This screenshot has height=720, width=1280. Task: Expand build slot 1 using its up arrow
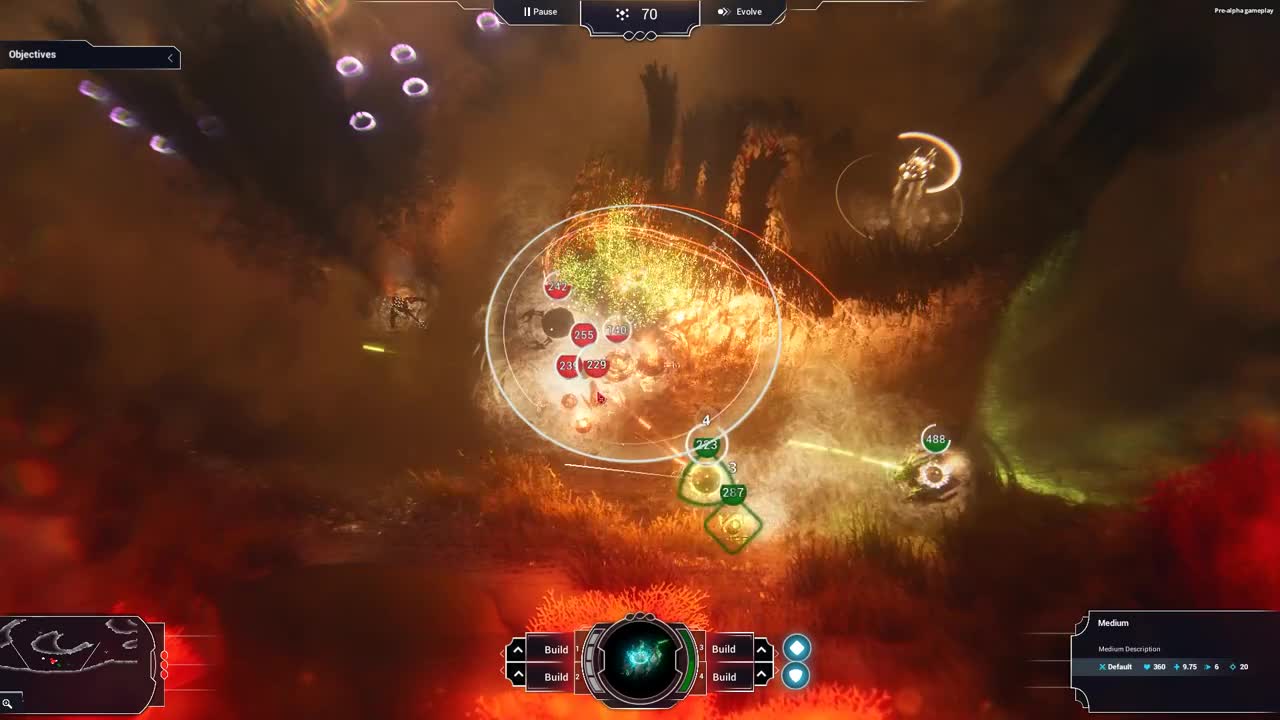[x=517, y=649]
